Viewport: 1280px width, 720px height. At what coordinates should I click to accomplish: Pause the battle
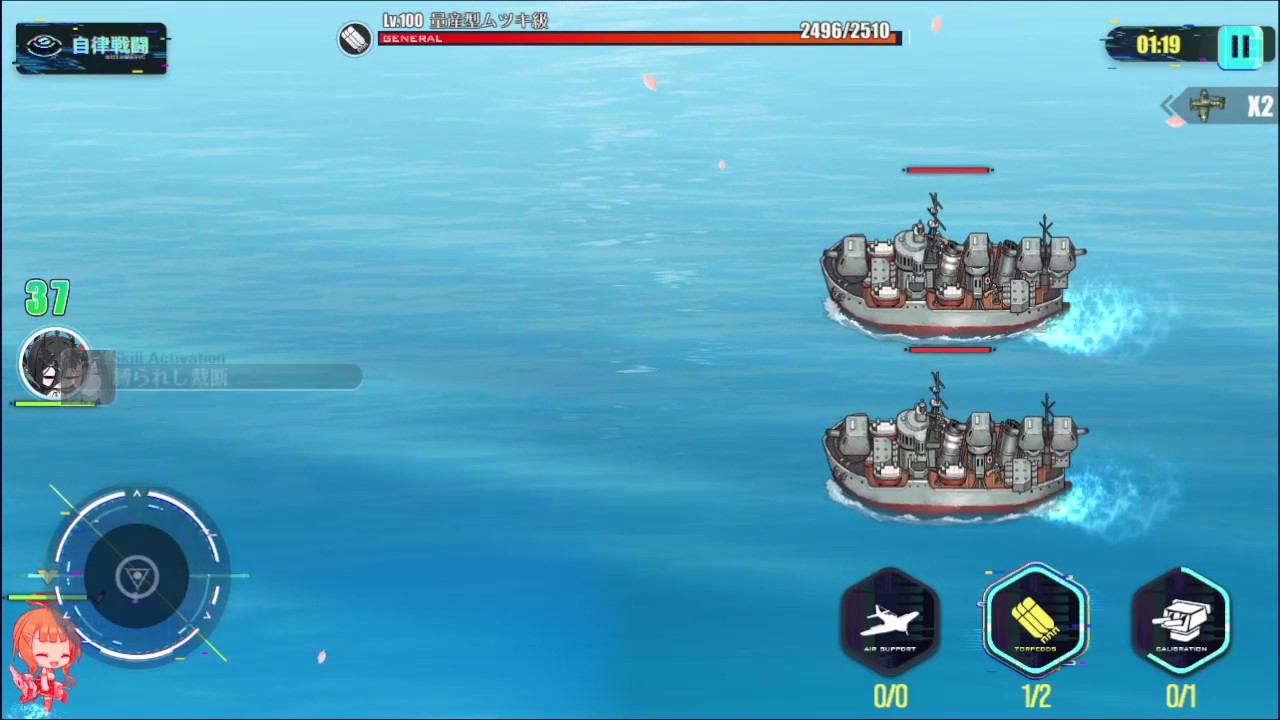1239,46
